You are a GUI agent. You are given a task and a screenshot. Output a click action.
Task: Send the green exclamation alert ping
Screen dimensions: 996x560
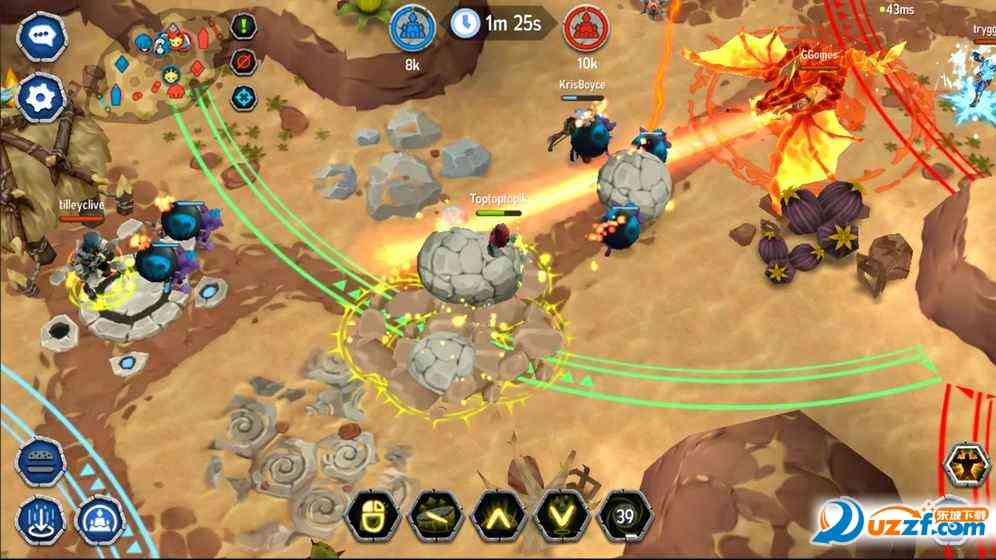click(x=242, y=27)
